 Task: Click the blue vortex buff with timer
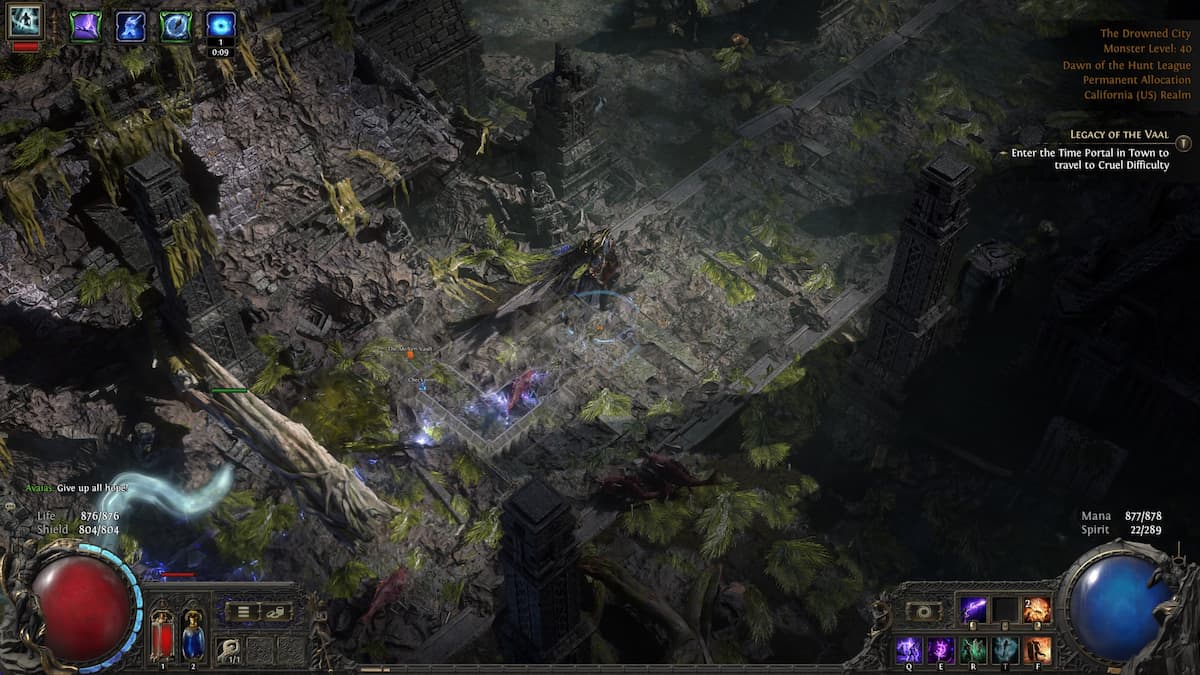[221, 26]
